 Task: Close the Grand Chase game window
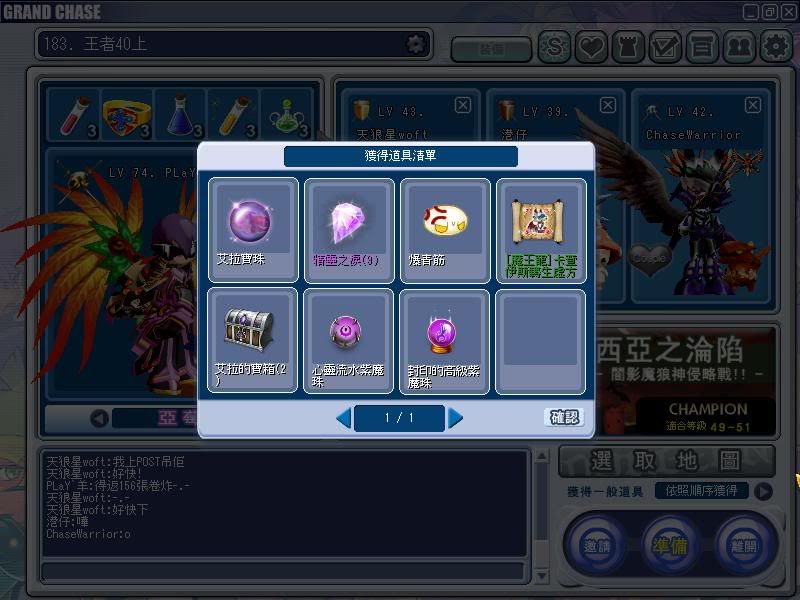click(788, 12)
